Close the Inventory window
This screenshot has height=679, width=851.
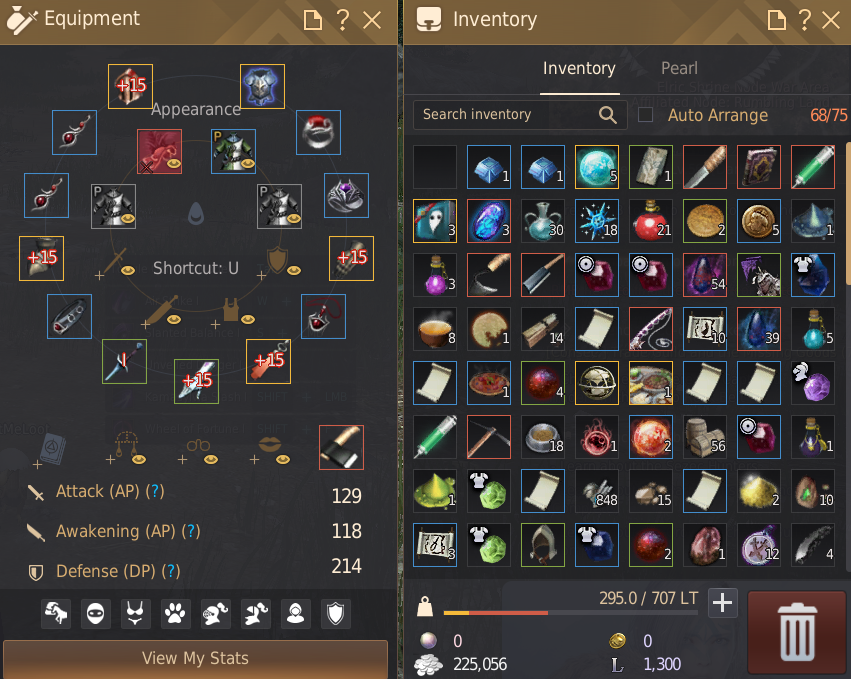pos(829,20)
